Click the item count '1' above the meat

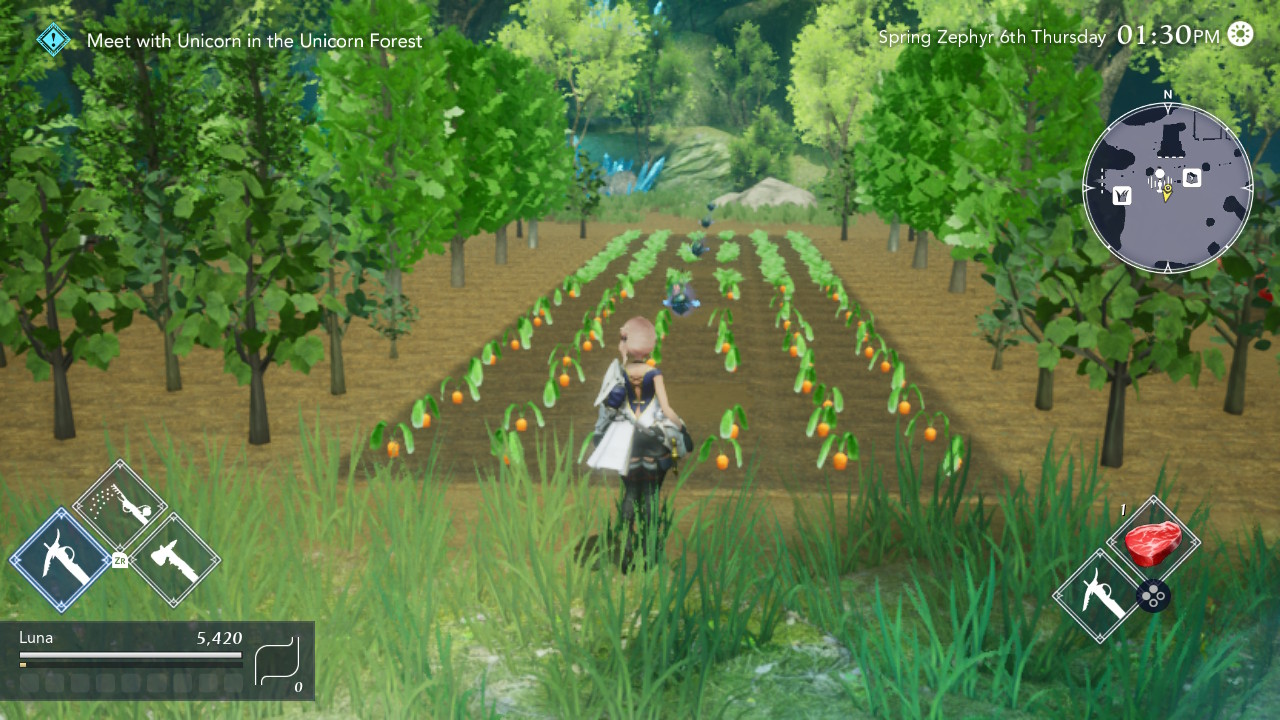pos(1124,509)
